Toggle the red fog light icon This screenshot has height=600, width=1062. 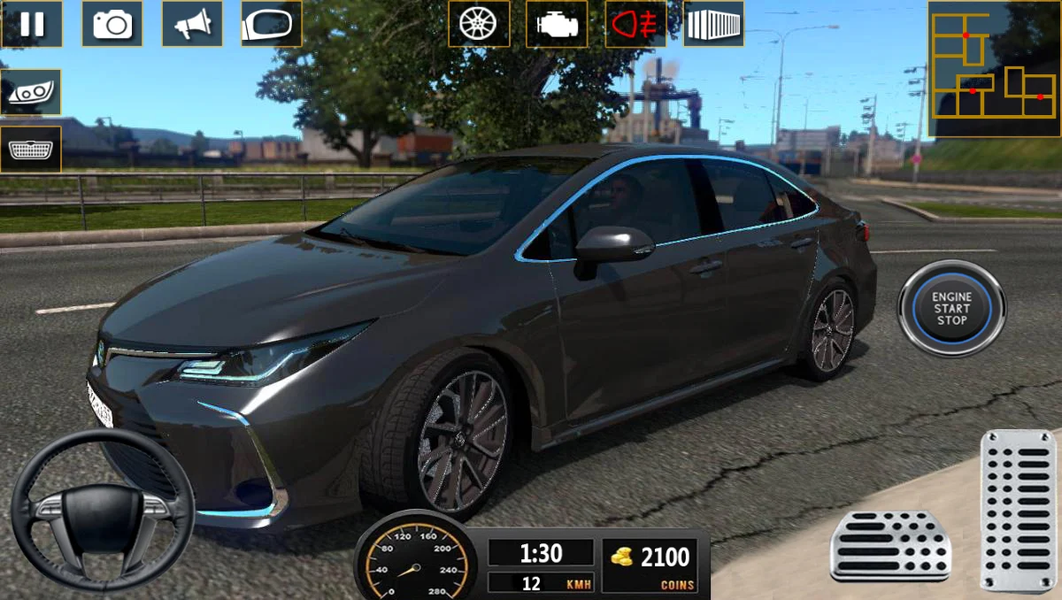click(636, 24)
